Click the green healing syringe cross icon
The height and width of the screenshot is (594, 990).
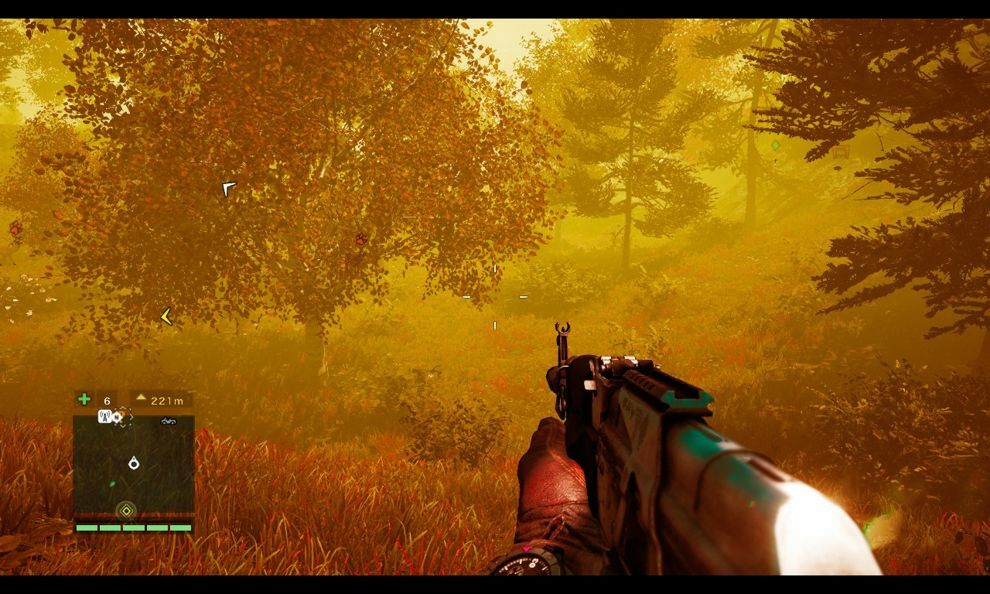click(x=84, y=400)
